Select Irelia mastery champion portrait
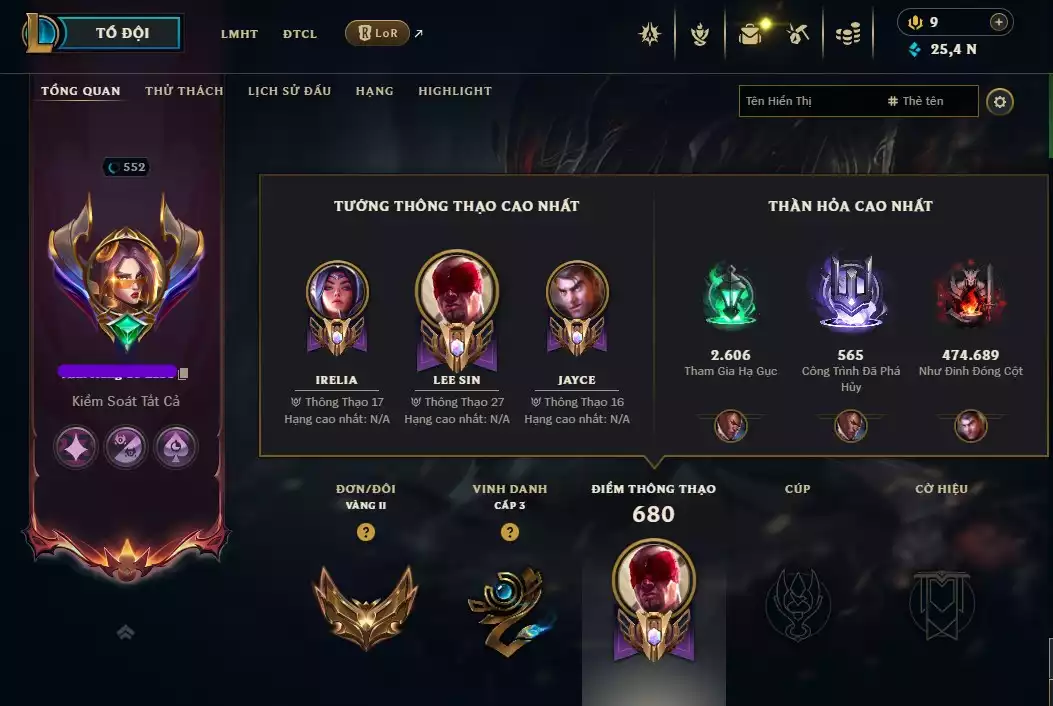 coord(337,292)
